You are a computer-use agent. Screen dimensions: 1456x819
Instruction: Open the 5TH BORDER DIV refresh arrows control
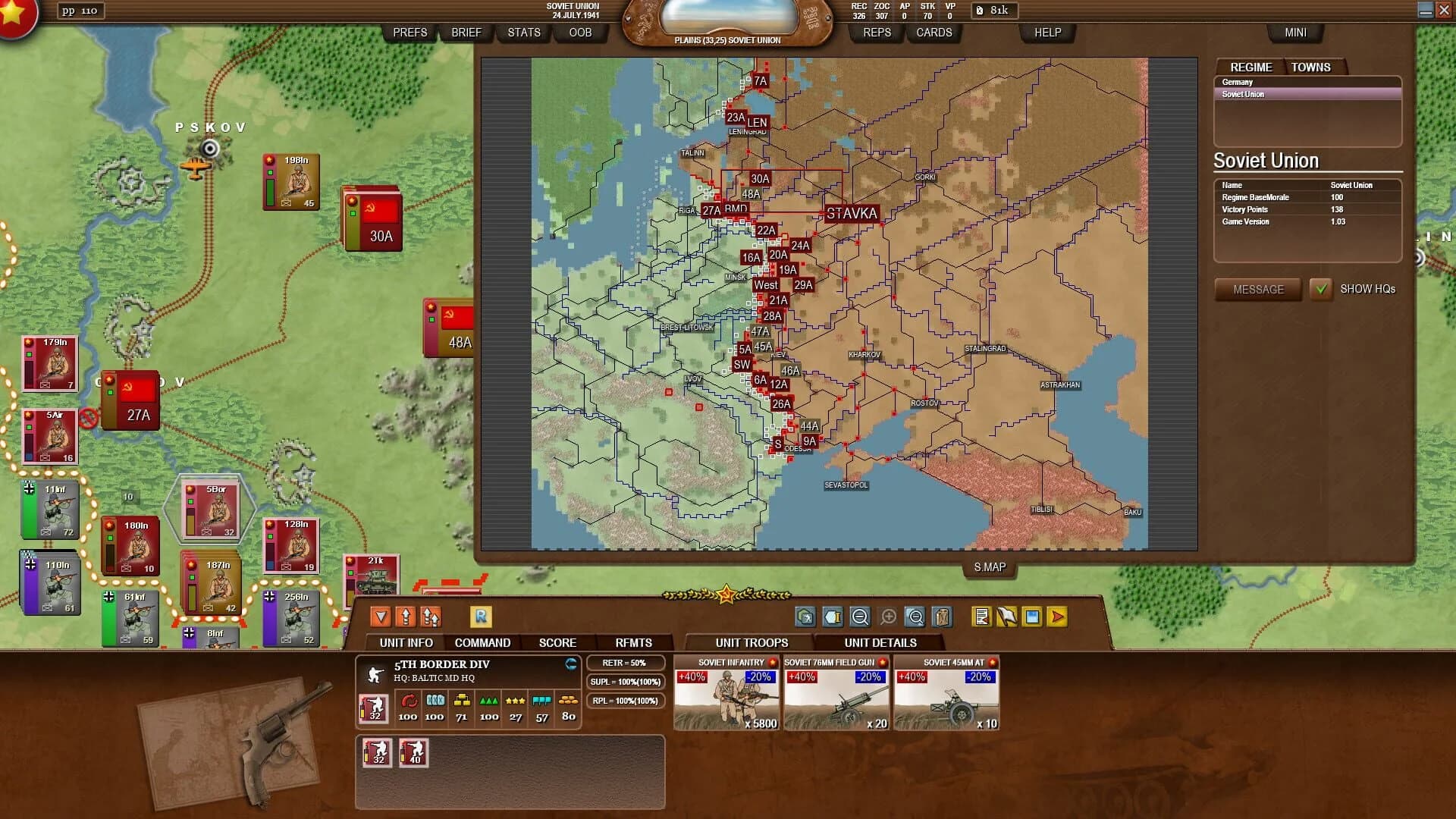(x=571, y=663)
